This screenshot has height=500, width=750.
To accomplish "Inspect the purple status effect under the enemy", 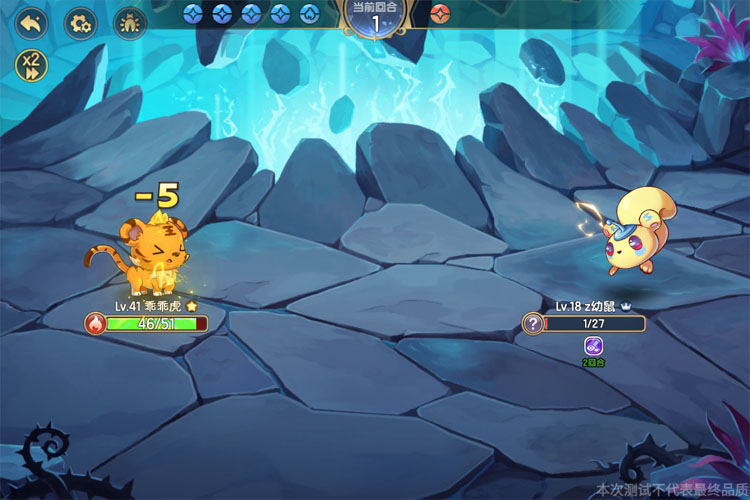I will click(593, 345).
